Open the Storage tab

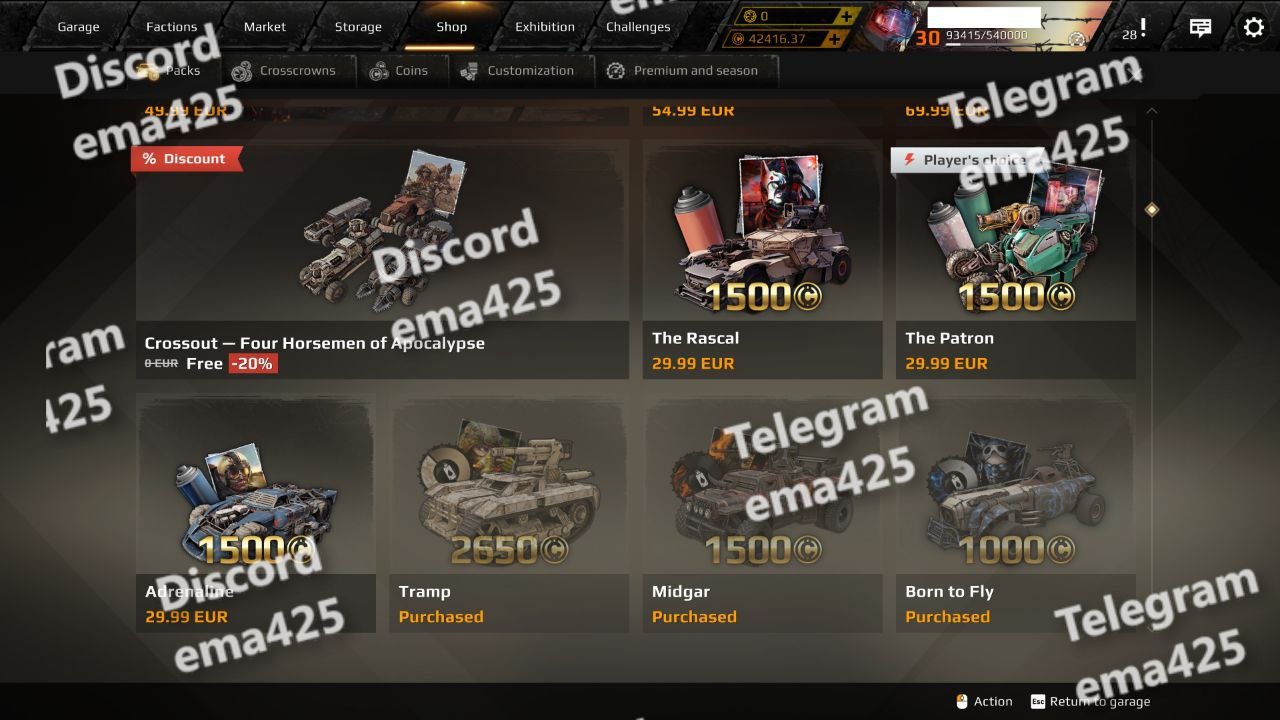(358, 27)
